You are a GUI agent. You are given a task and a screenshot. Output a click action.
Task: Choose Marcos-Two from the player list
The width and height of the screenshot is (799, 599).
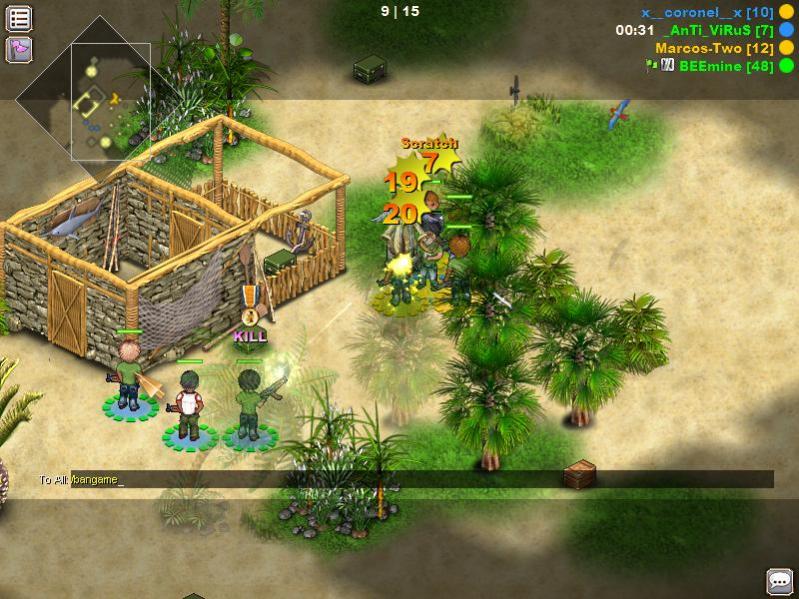(709, 48)
